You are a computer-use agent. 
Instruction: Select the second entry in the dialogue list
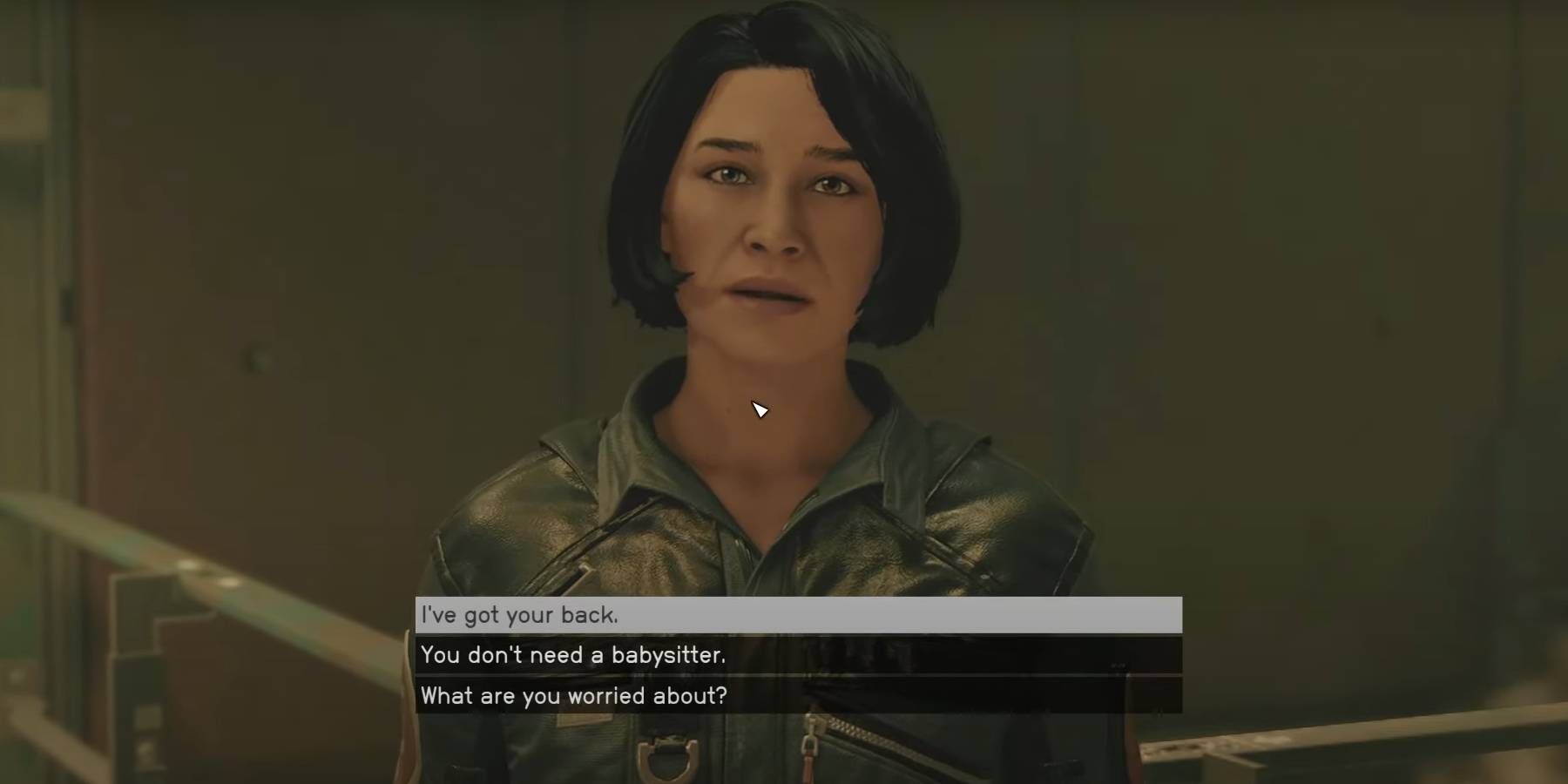(x=784, y=656)
